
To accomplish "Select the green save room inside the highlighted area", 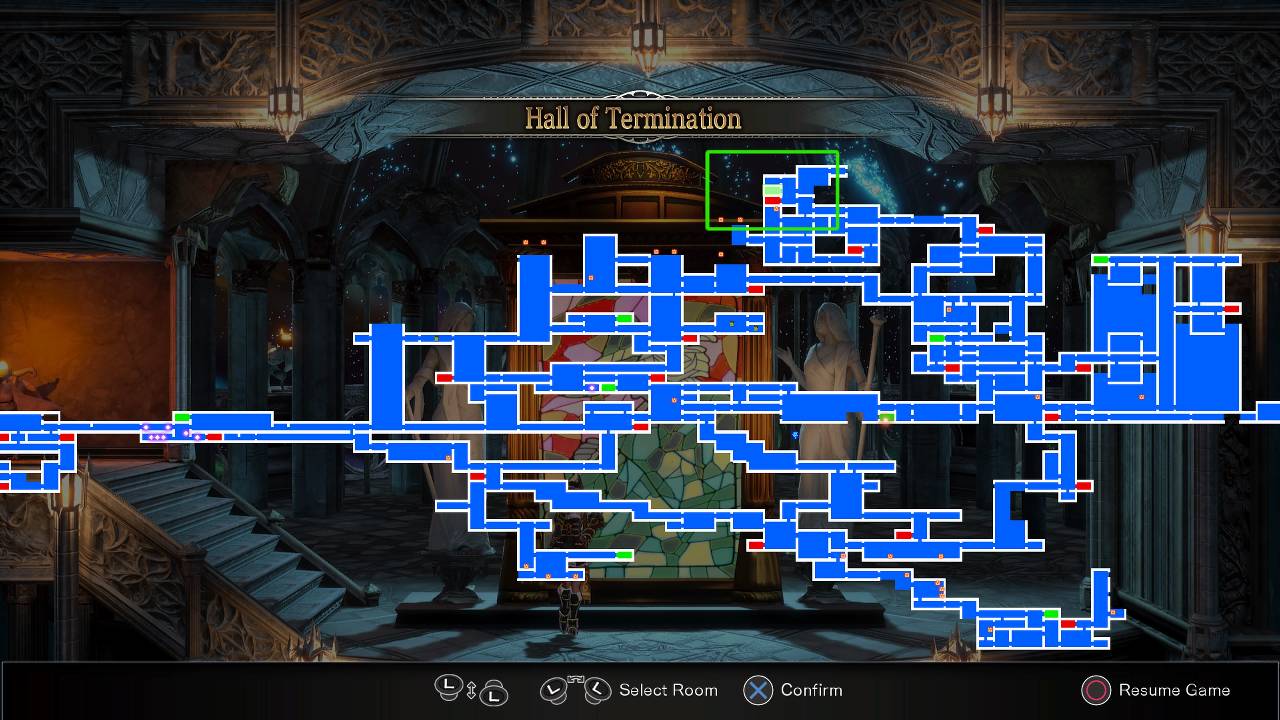I will 772,190.
